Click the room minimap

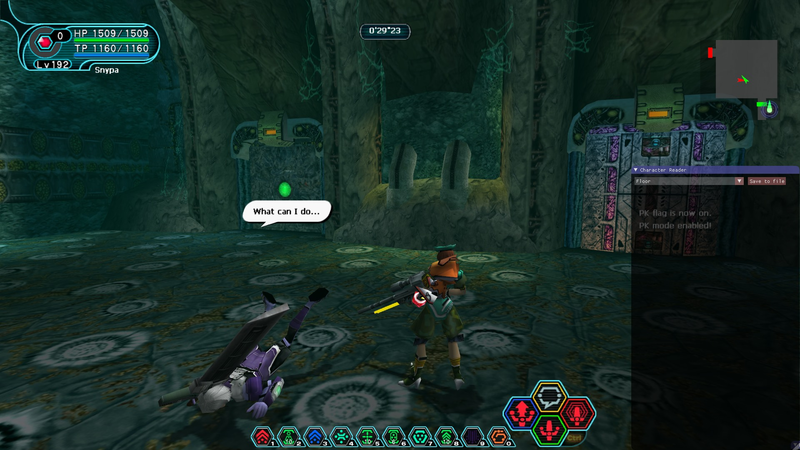click(x=746, y=69)
